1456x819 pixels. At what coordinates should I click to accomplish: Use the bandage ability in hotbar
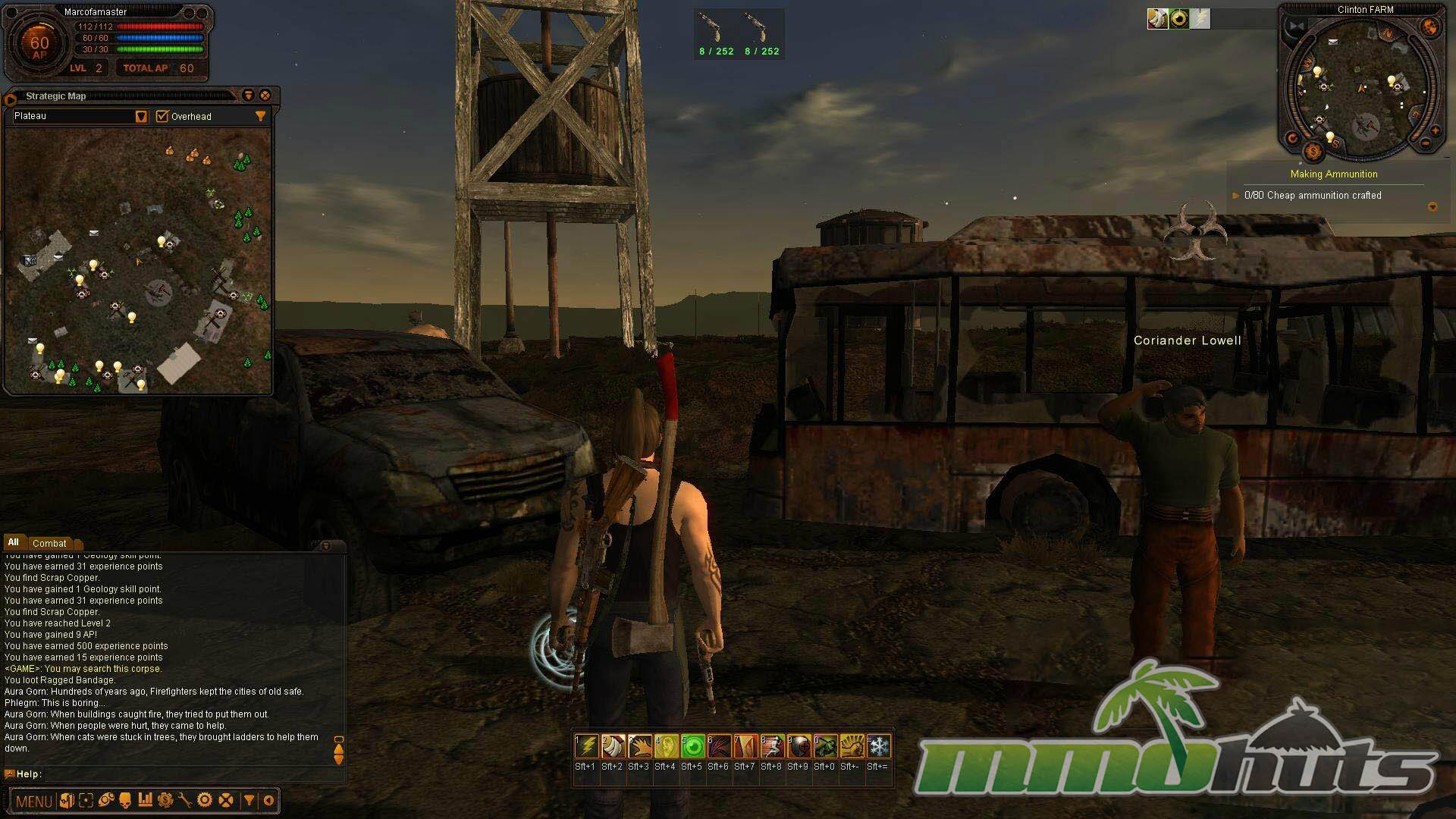(x=613, y=747)
